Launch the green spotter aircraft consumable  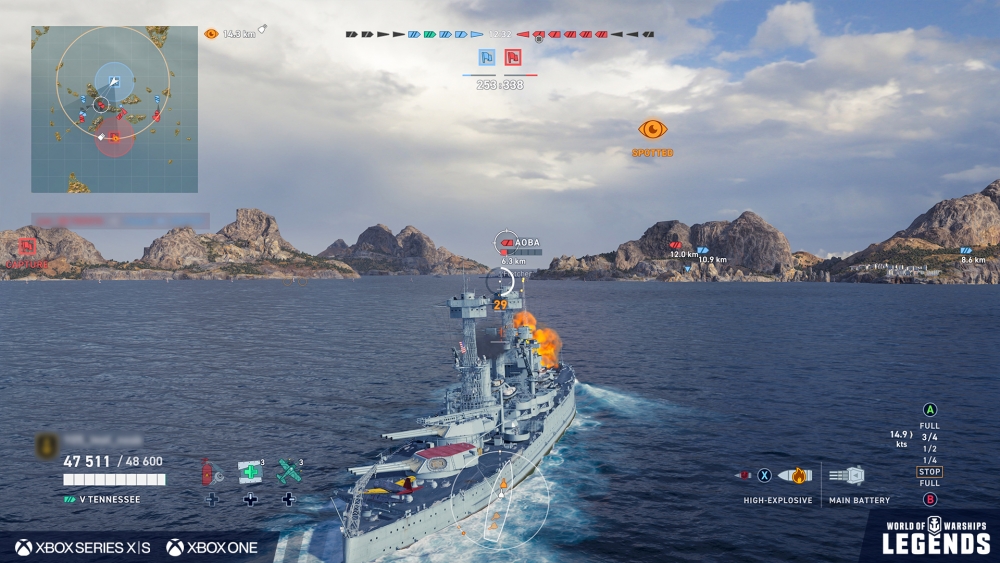[289, 472]
